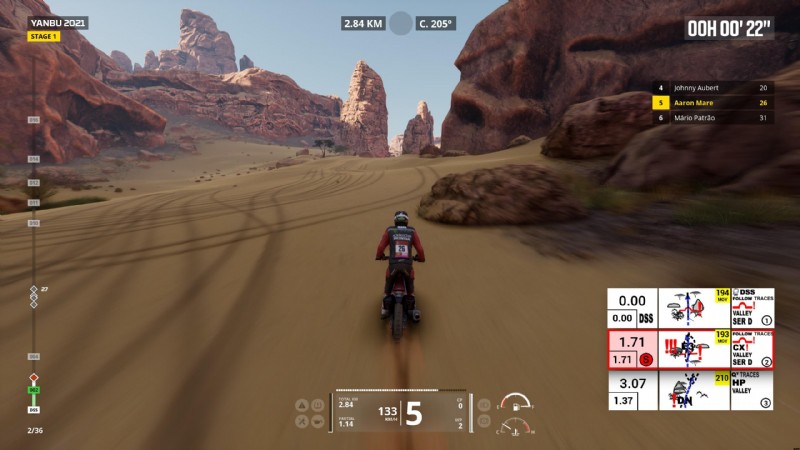Click the warning triangle damage icon
The height and width of the screenshot is (450, 800).
point(301,405)
